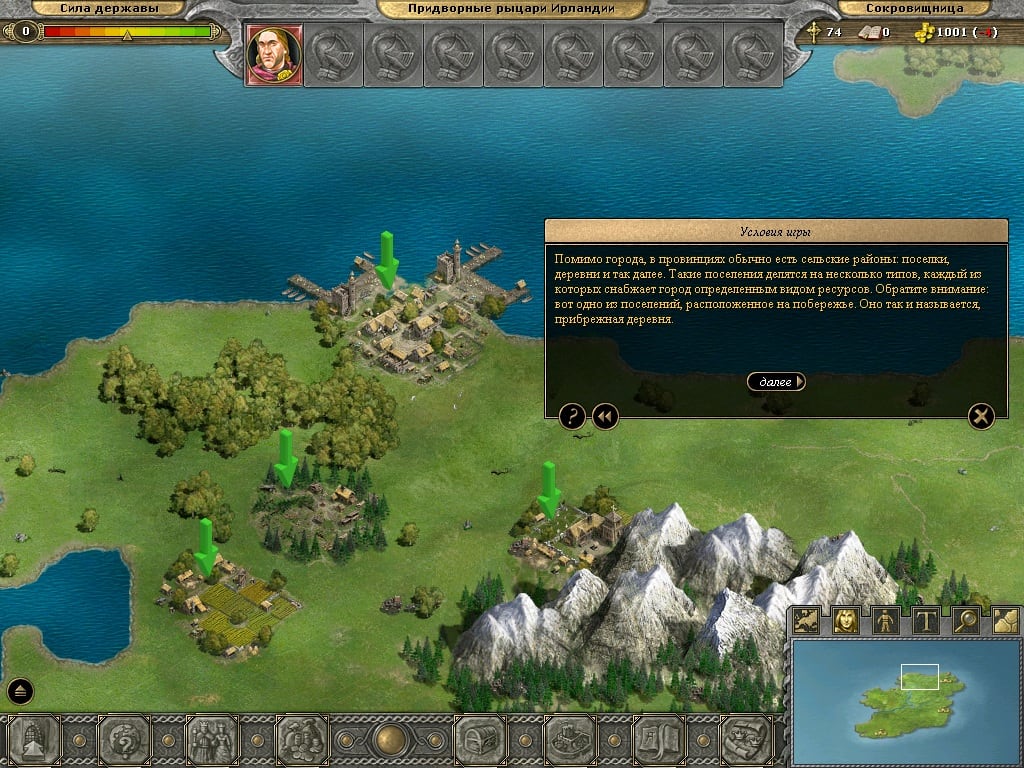Open the royal family panel in the bottom bar
1024x768 pixels.
pos(212,741)
